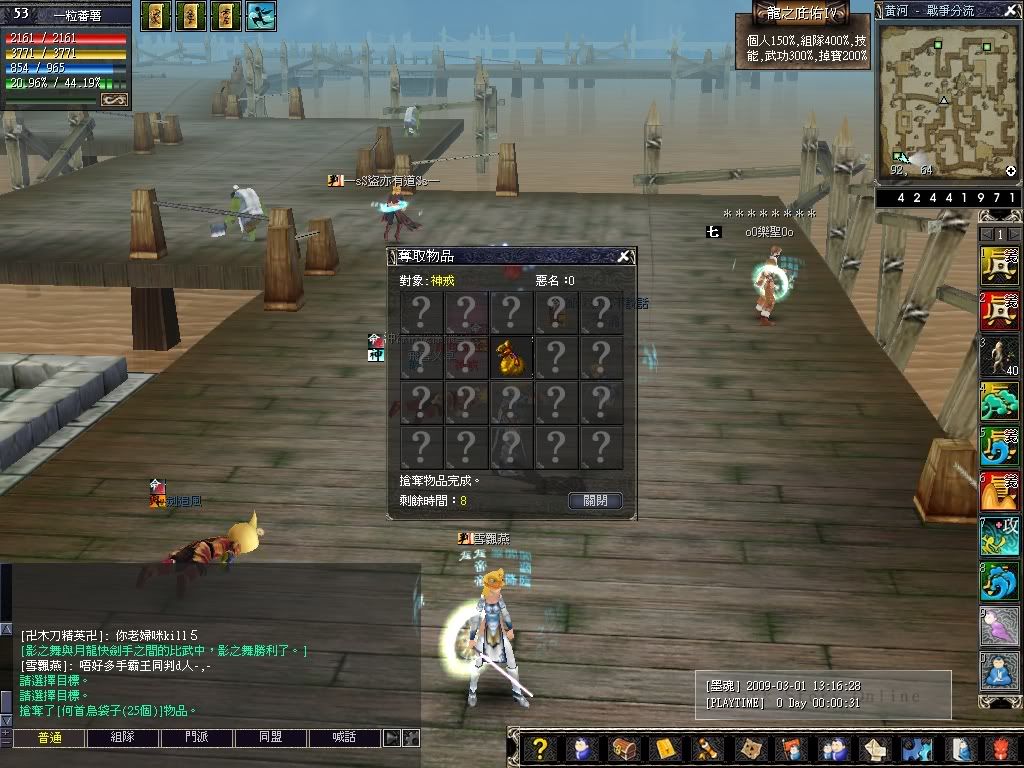Open the 門派 chat channel
Screen dimensions: 1024x768
(x=197, y=738)
